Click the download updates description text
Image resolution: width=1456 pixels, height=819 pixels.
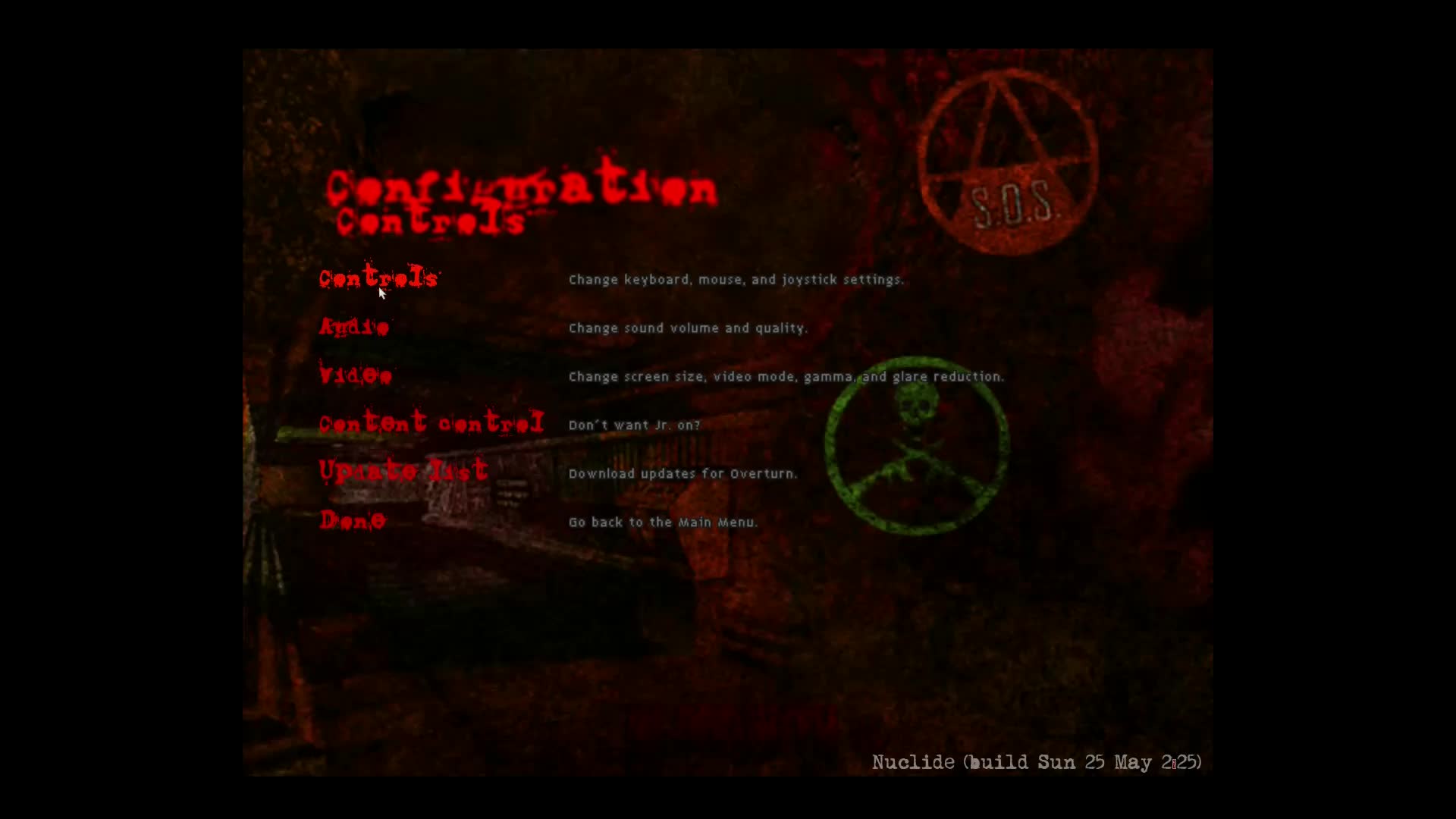(682, 473)
